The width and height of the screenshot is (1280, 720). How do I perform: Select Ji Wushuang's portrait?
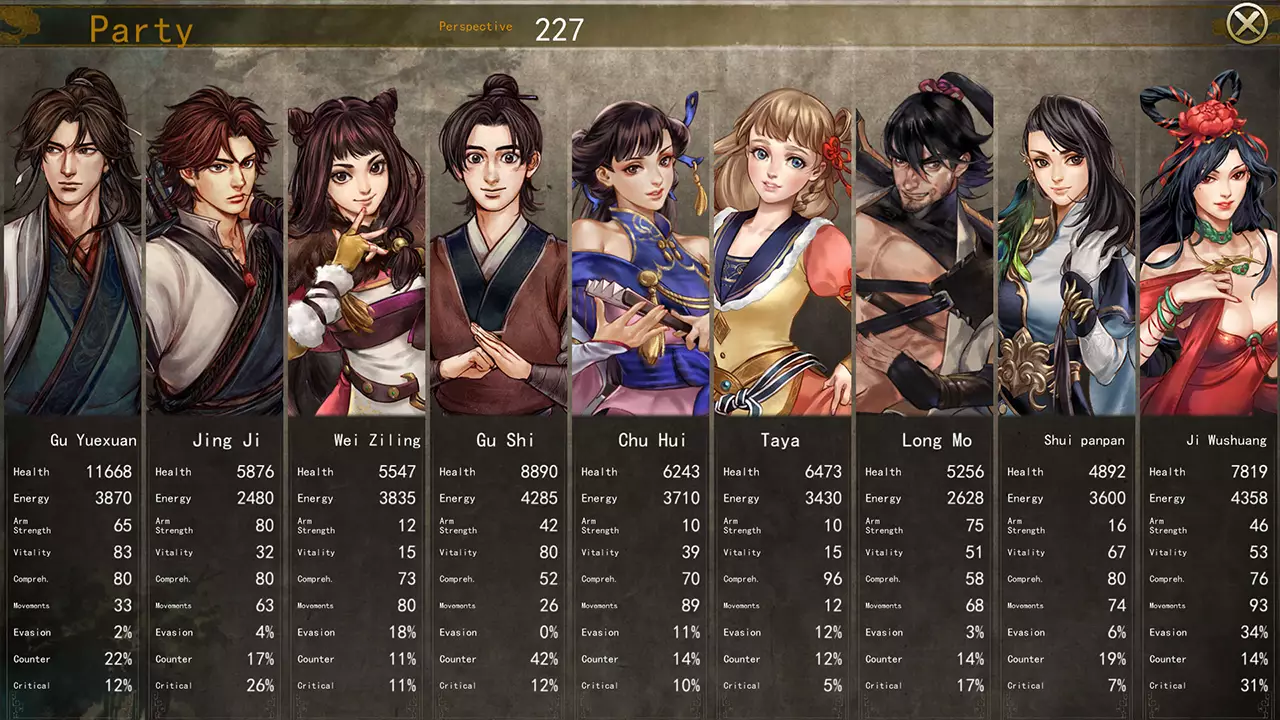[x=1208, y=240]
